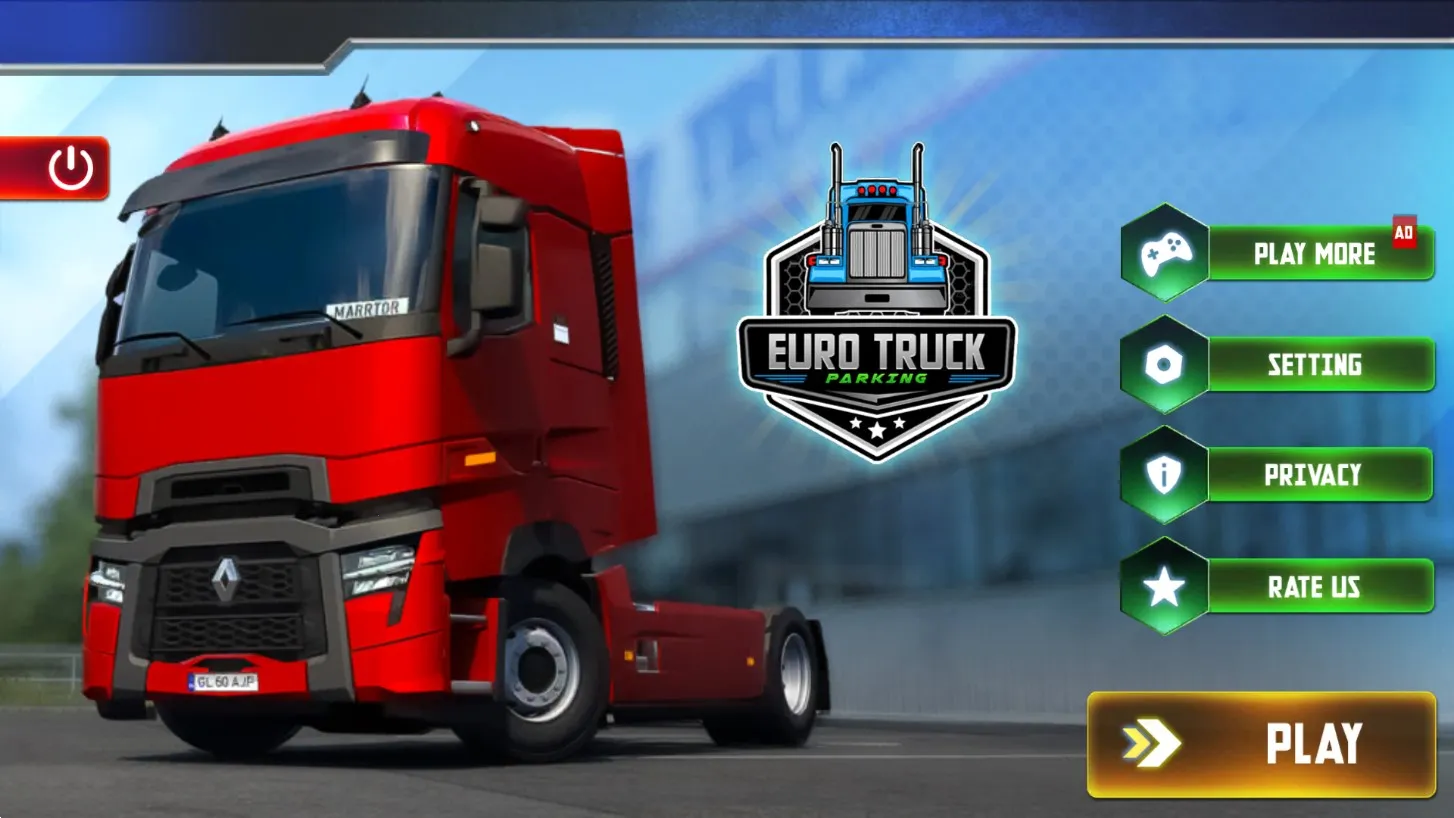Open the SETTING menu
This screenshot has width=1454, height=818.
[x=1313, y=364]
